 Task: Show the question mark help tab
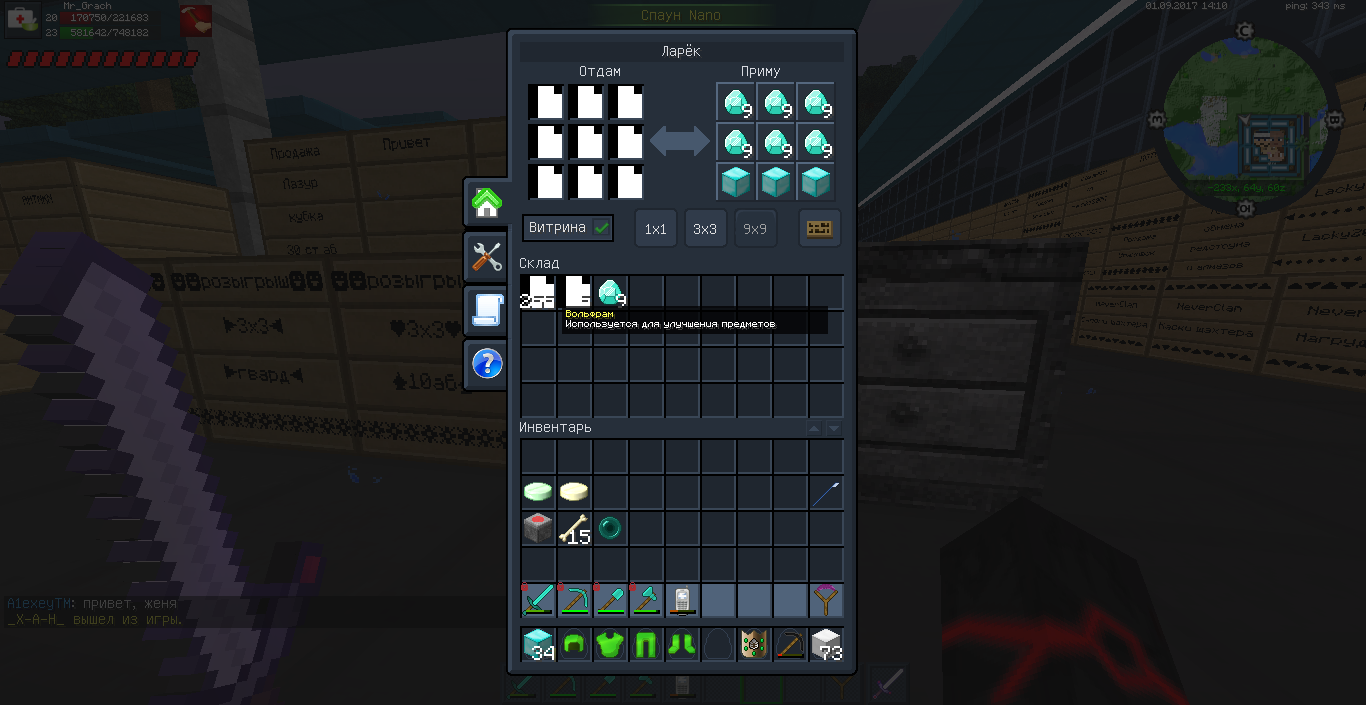click(x=486, y=364)
